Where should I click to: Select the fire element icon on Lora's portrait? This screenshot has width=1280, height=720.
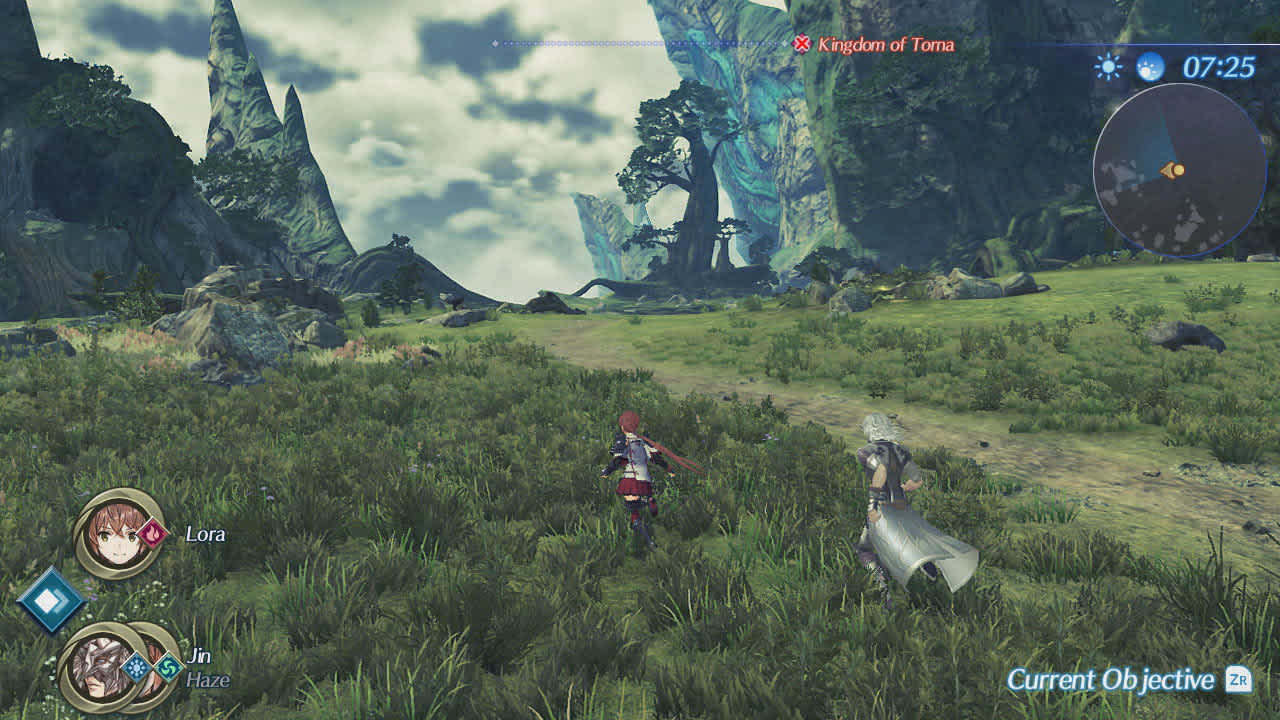click(x=152, y=534)
